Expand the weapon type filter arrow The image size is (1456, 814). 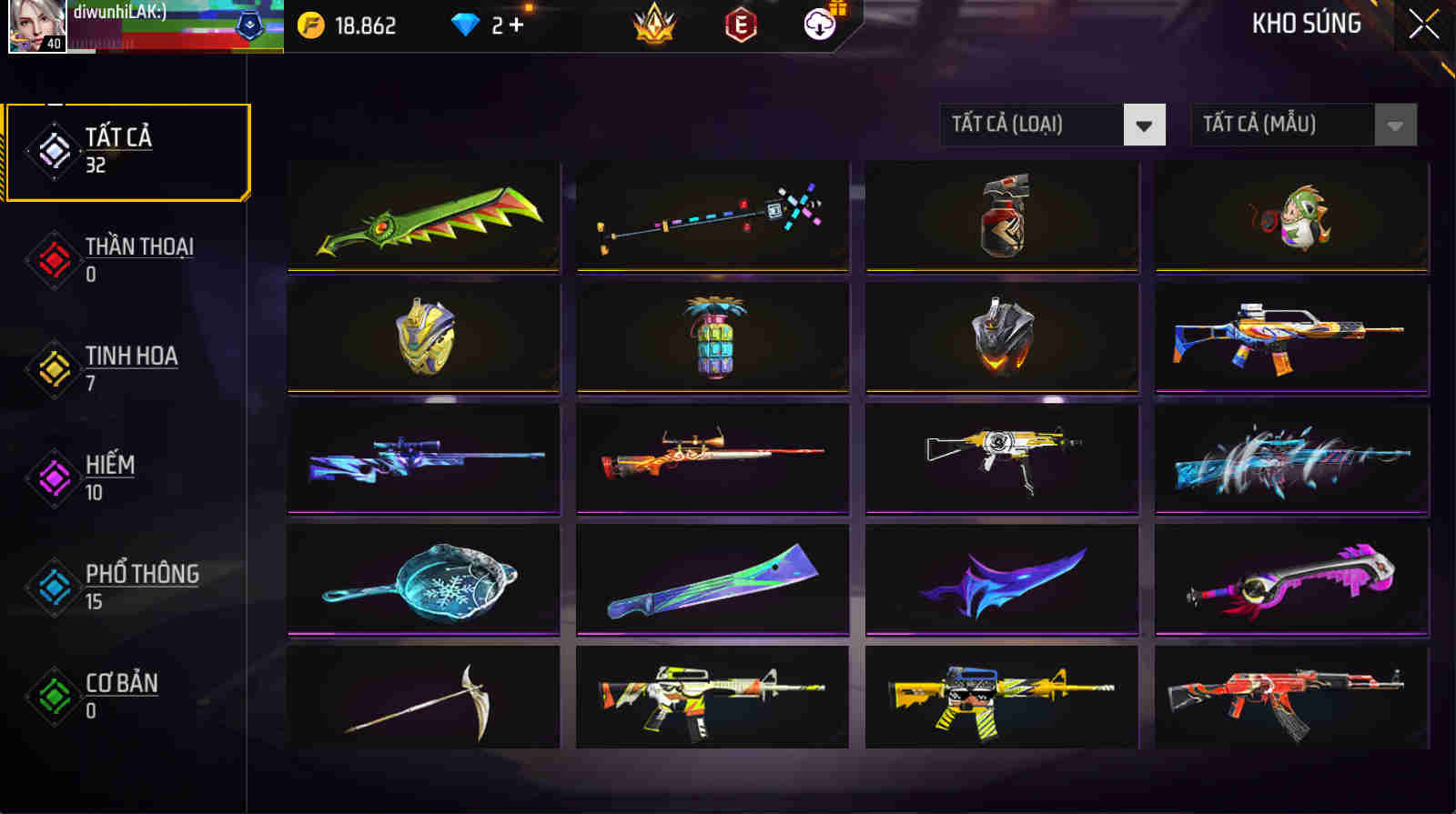(x=1143, y=126)
